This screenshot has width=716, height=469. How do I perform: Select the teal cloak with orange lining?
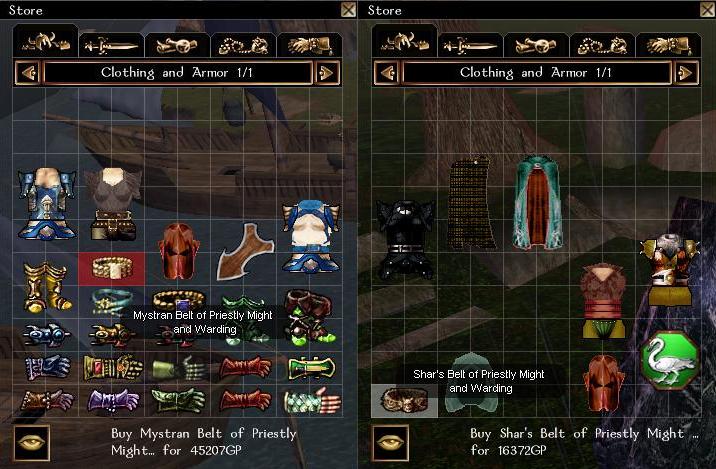tap(537, 201)
